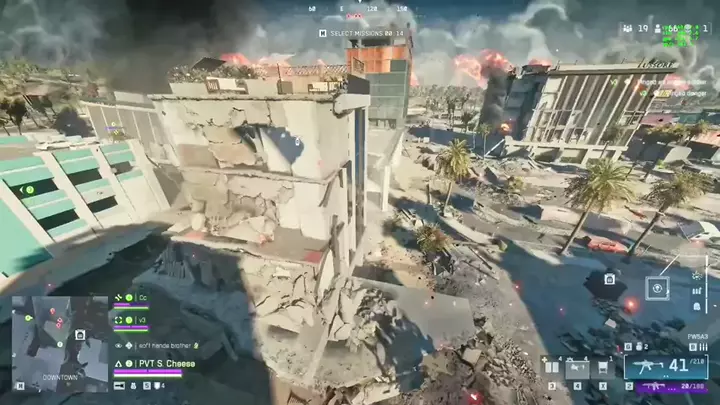Click the objective marker box on HUD
The image size is (720, 405).
click(x=658, y=288)
